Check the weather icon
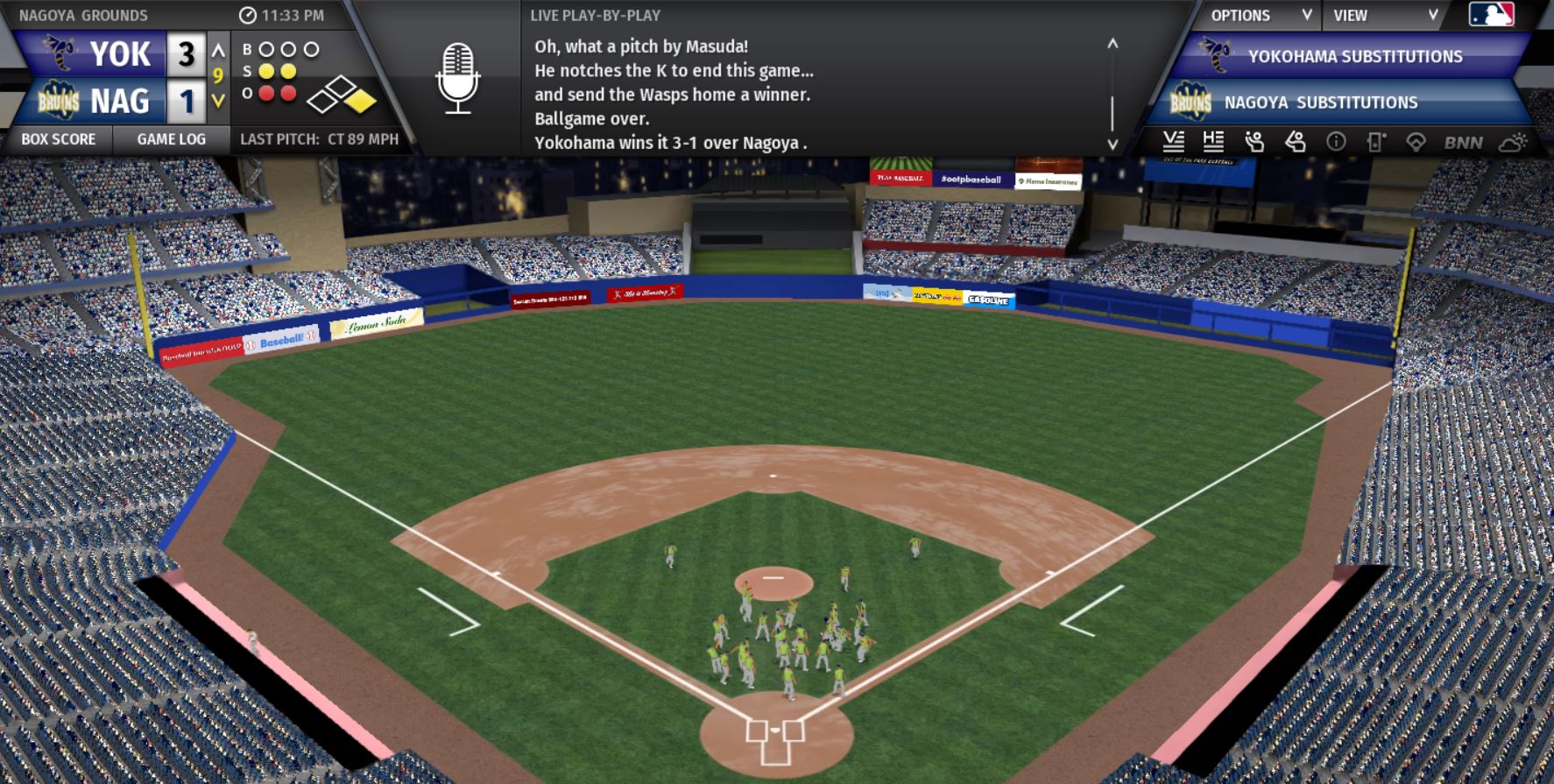 [x=1513, y=141]
